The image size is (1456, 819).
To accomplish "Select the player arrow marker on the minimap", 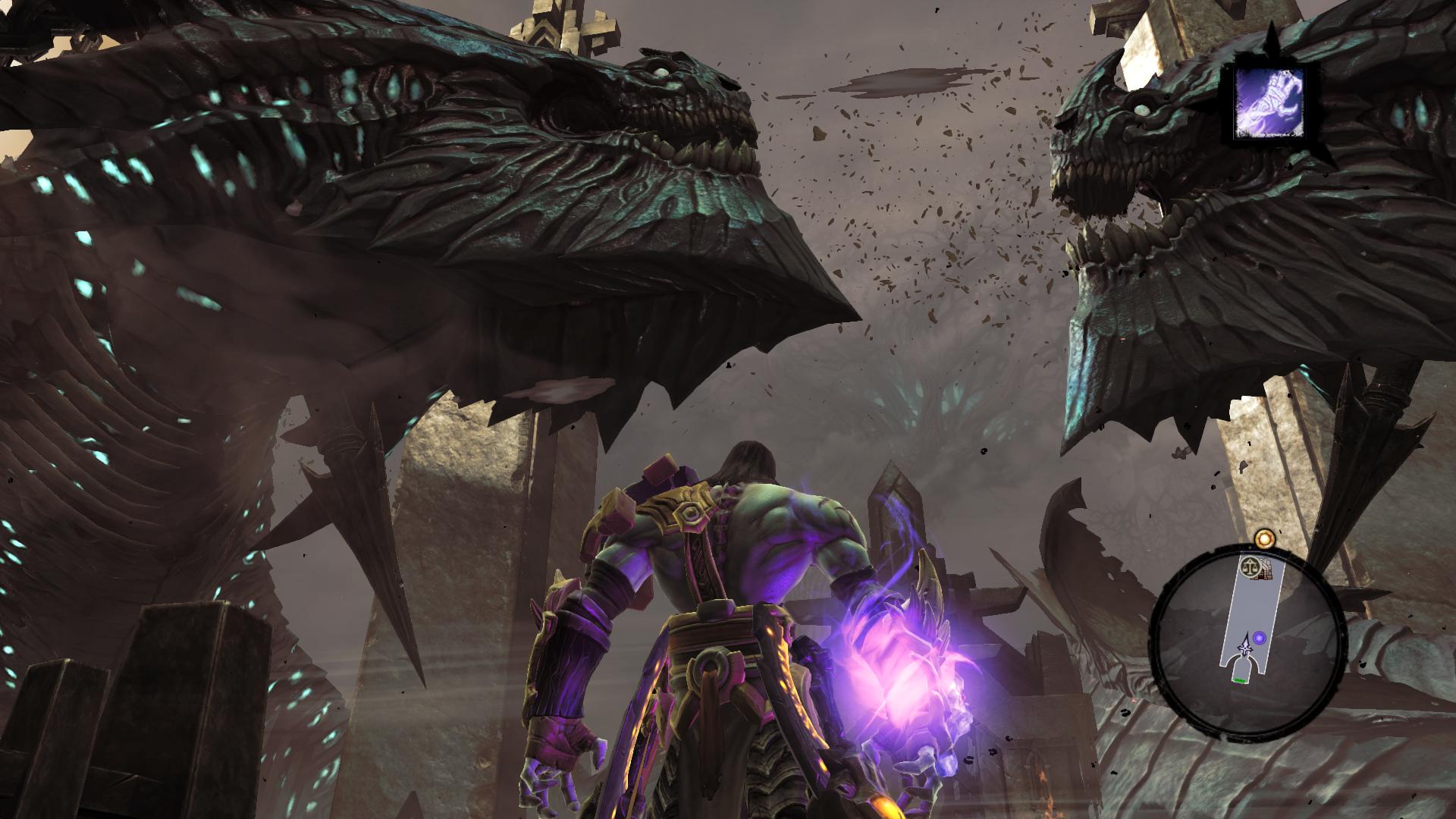I will [x=1245, y=647].
